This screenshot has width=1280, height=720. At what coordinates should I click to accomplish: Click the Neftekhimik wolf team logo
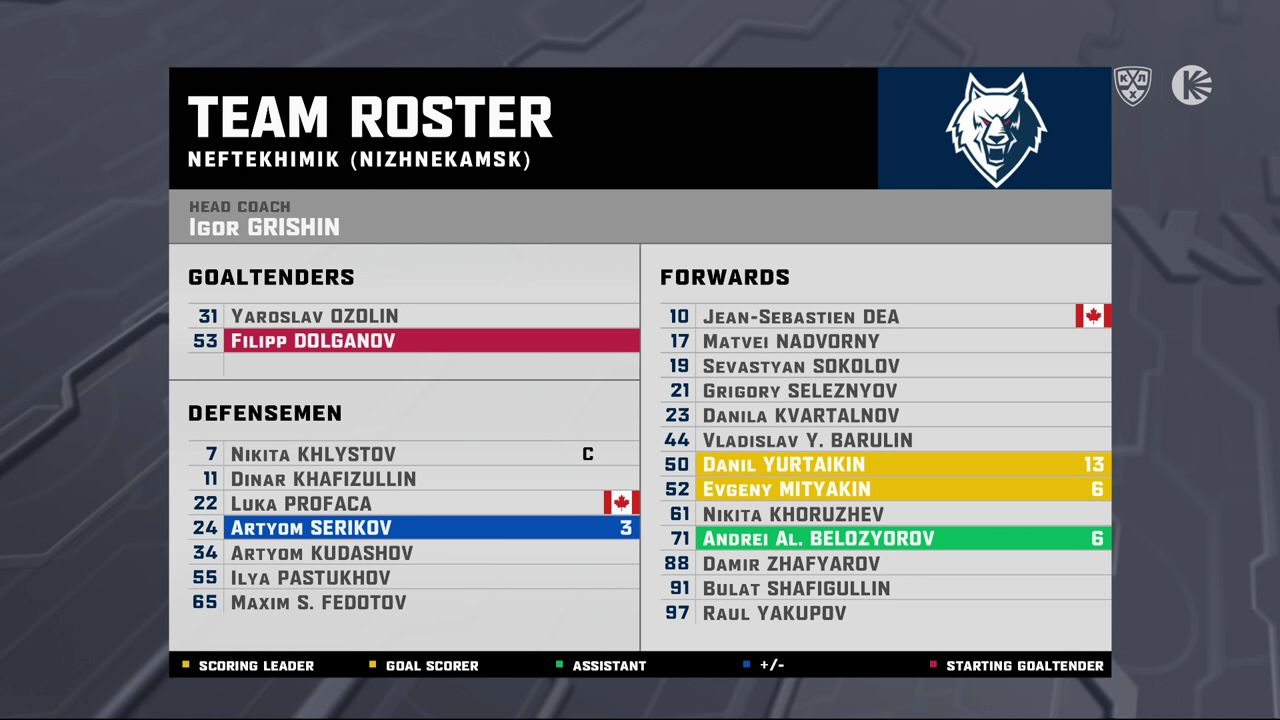(x=995, y=129)
